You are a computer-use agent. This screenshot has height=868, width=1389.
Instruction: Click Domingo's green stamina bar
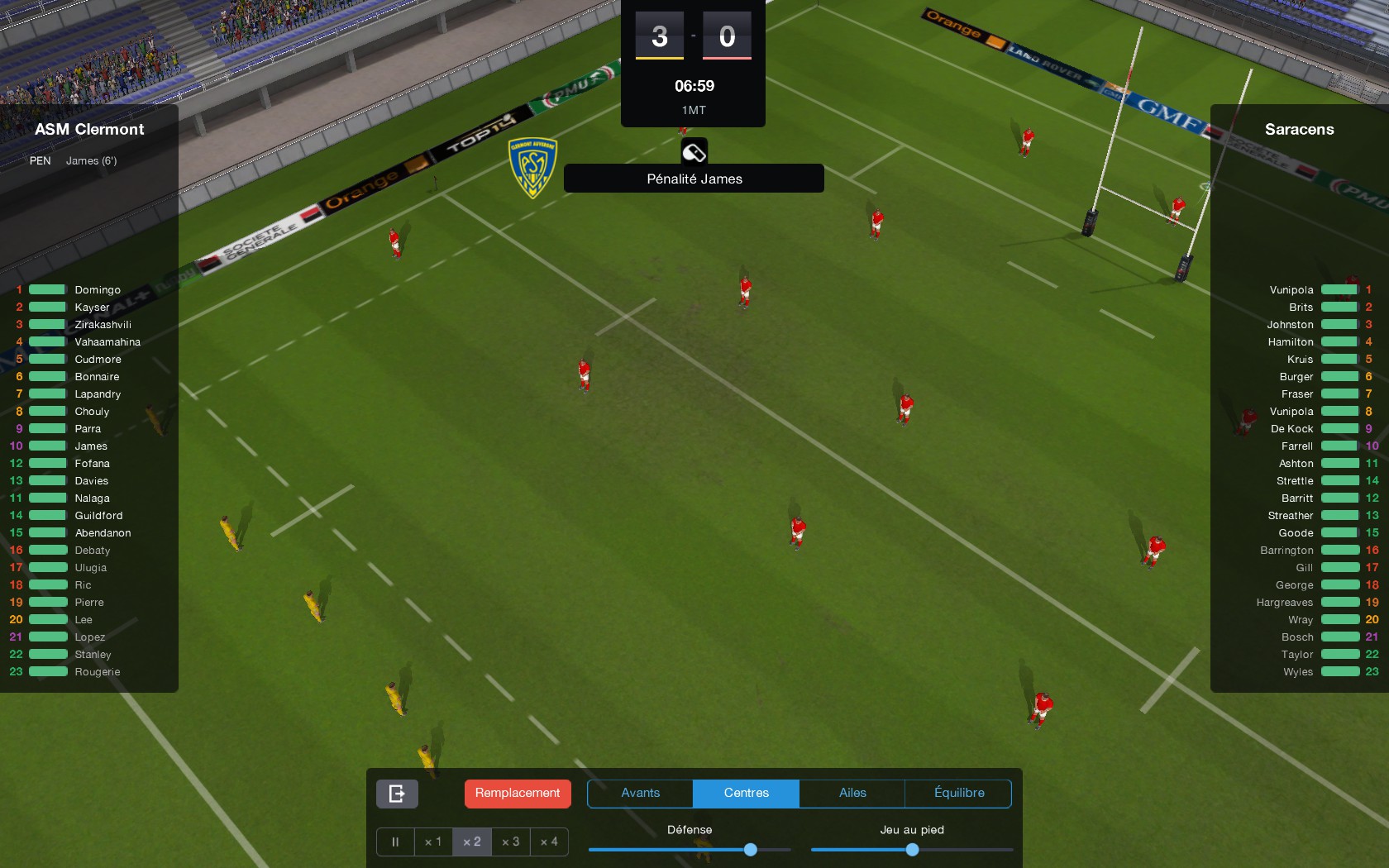pyautogui.click(x=45, y=289)
